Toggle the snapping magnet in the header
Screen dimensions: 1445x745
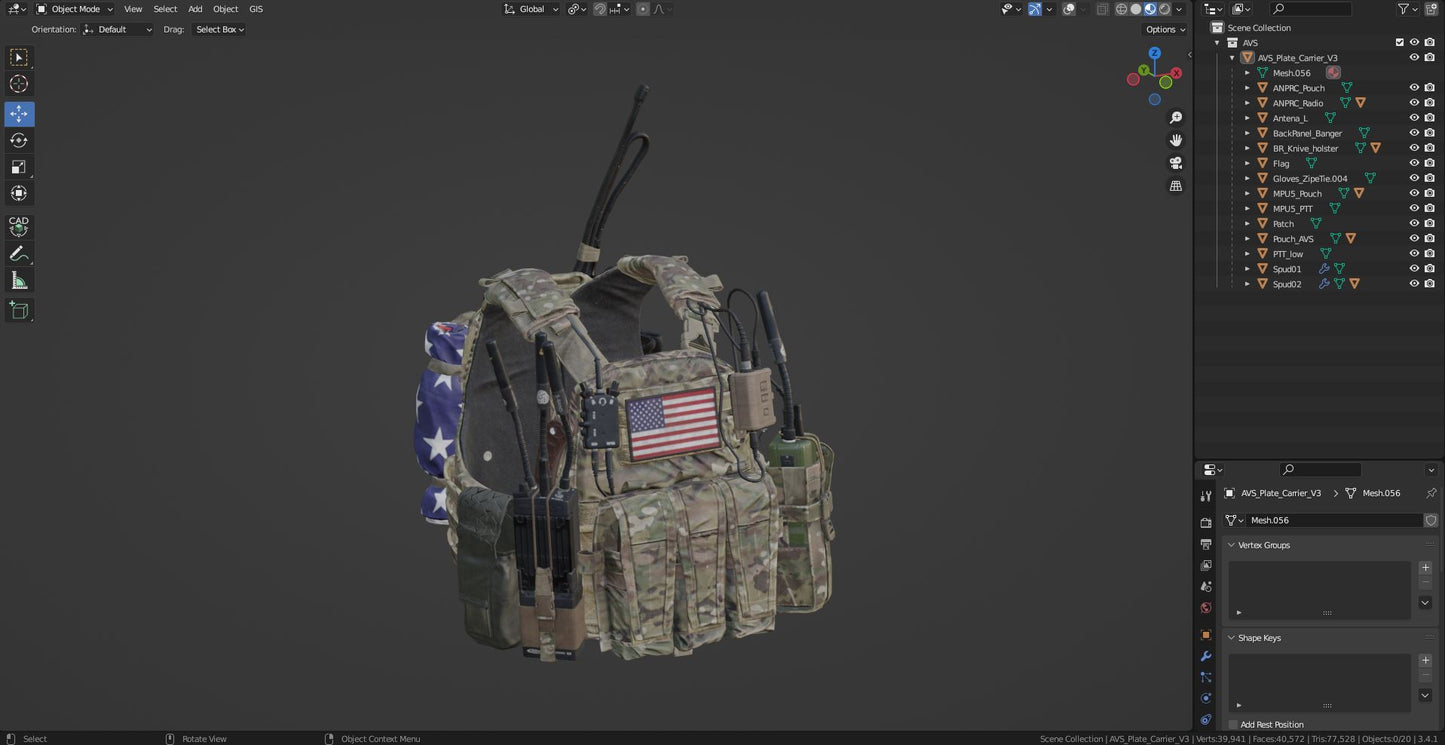(599, 9)
